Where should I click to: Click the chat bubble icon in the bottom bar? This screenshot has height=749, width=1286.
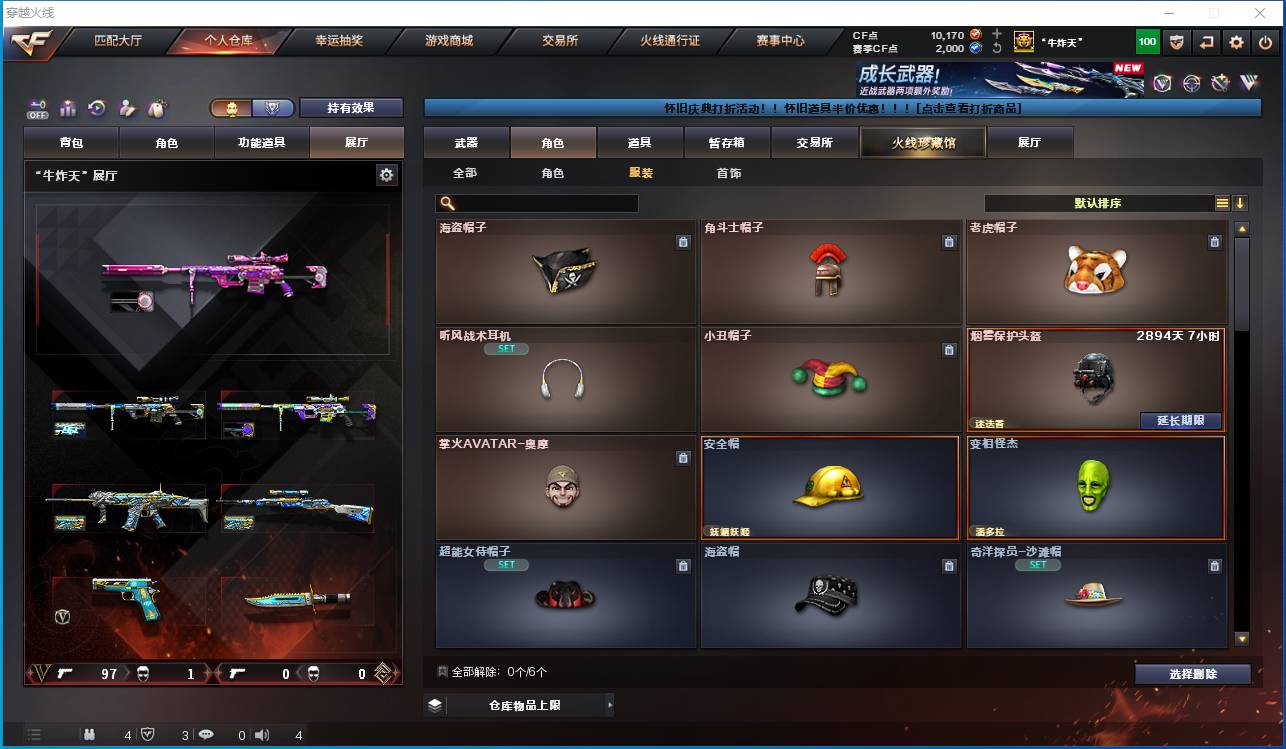click(206, 736)
